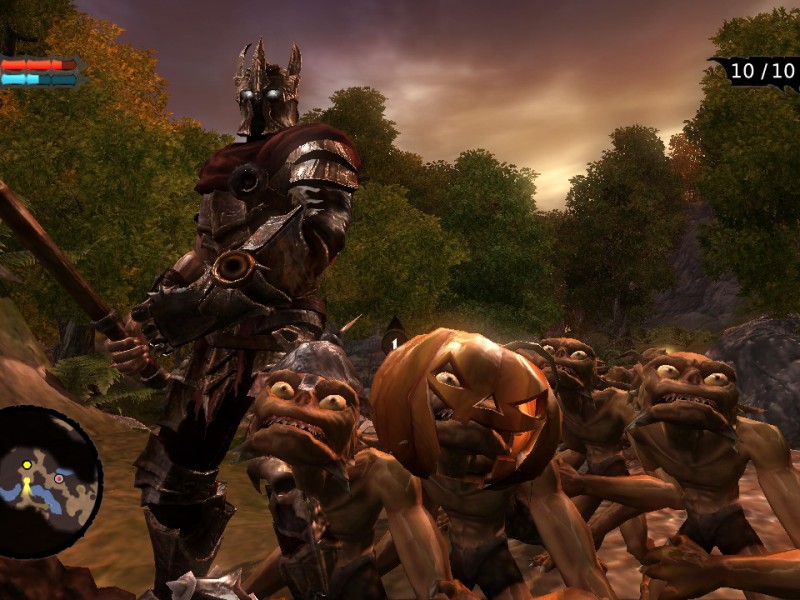Image resolution: width=800 pixels, height=600 pixels.
Task: Click the circular minimap
Action: [46, 482]
